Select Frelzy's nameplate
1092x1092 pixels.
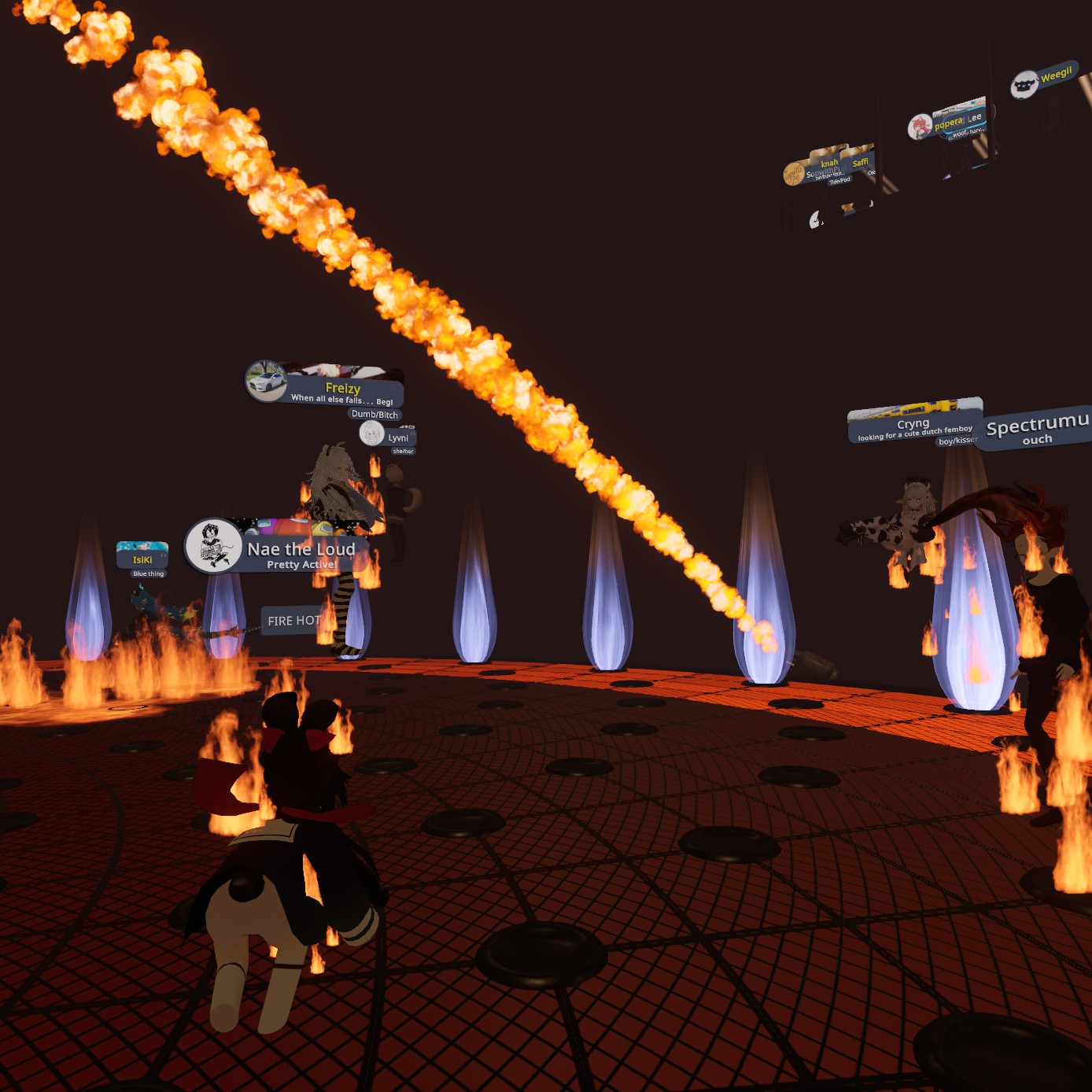(341, 389)
